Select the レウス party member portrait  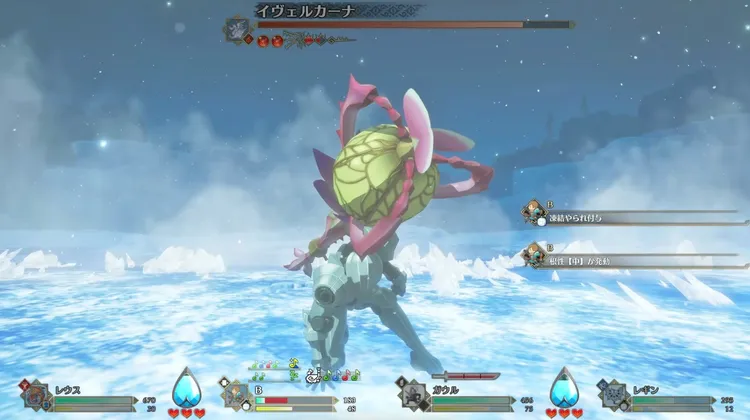36,395
